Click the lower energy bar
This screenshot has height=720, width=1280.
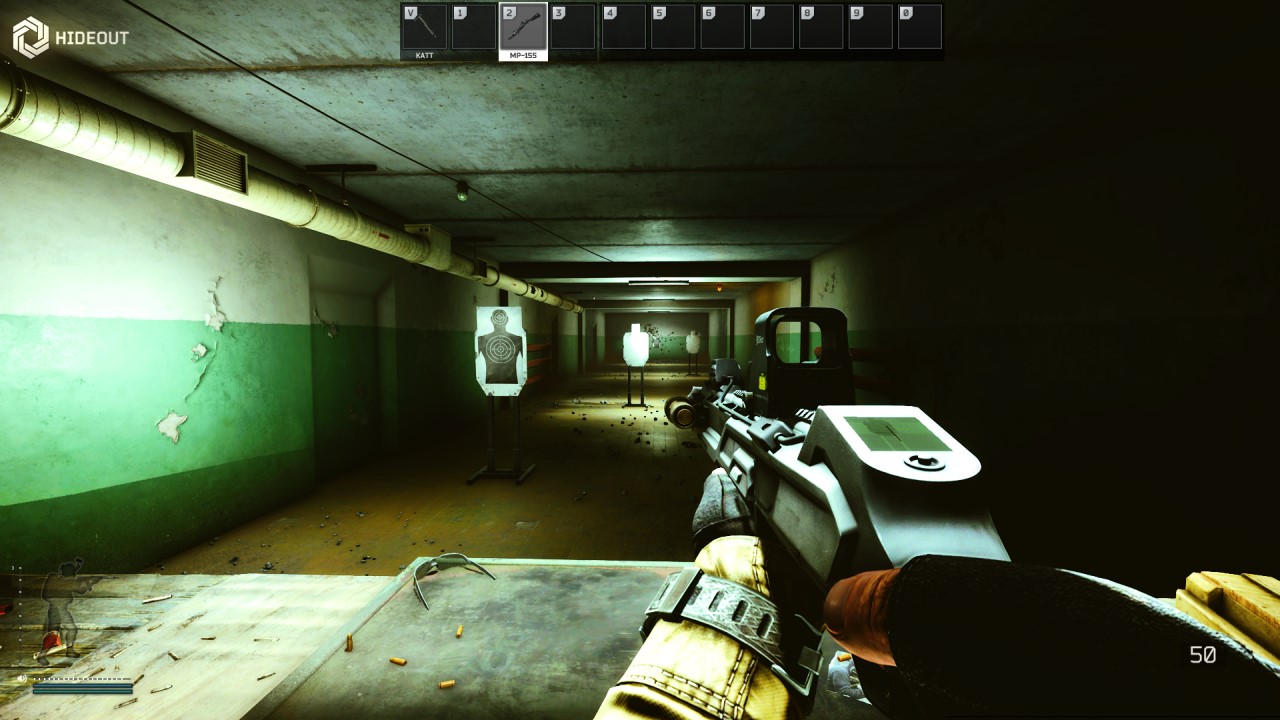83,692
